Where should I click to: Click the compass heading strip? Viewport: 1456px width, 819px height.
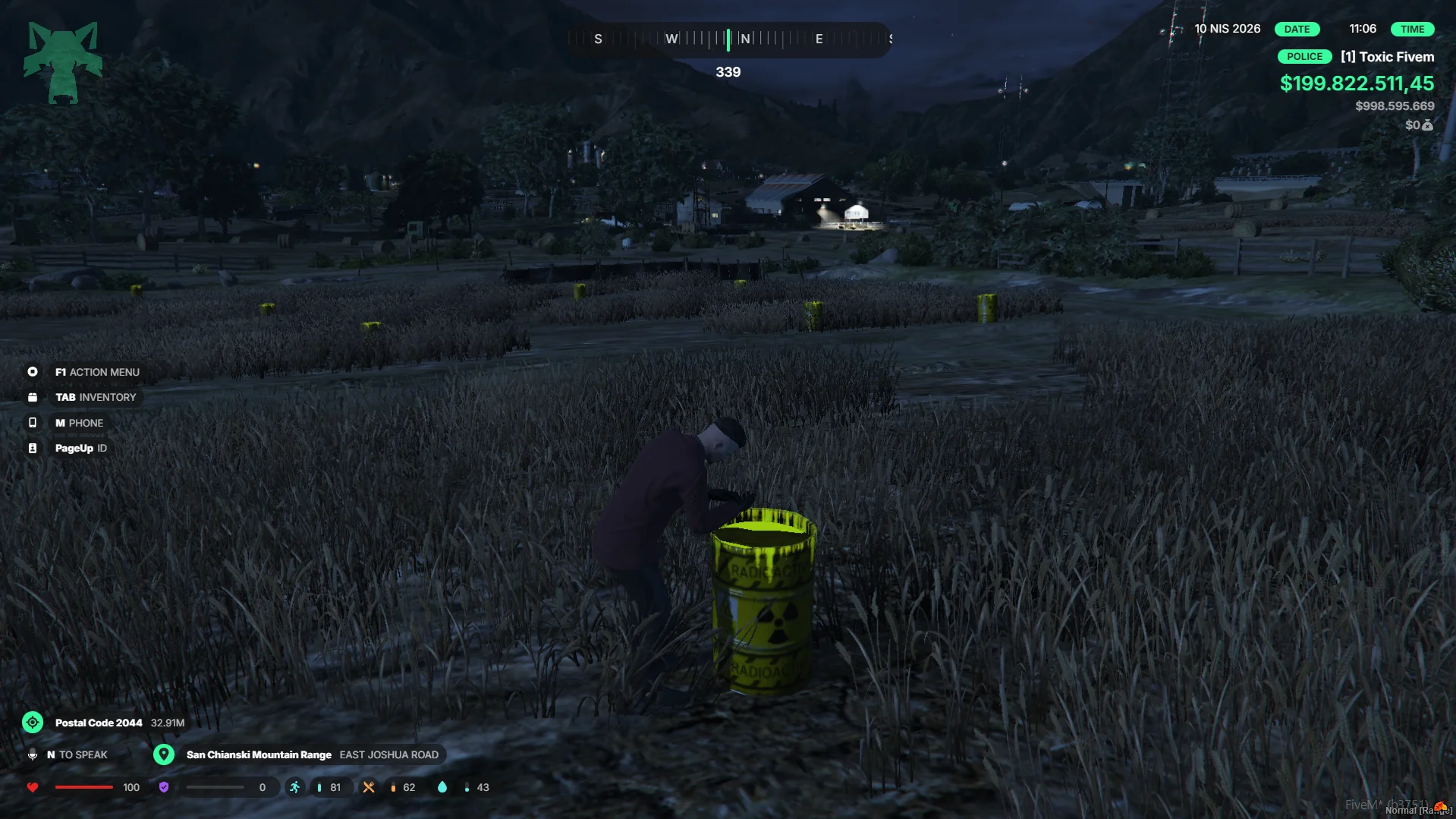(x=728, y=39)
